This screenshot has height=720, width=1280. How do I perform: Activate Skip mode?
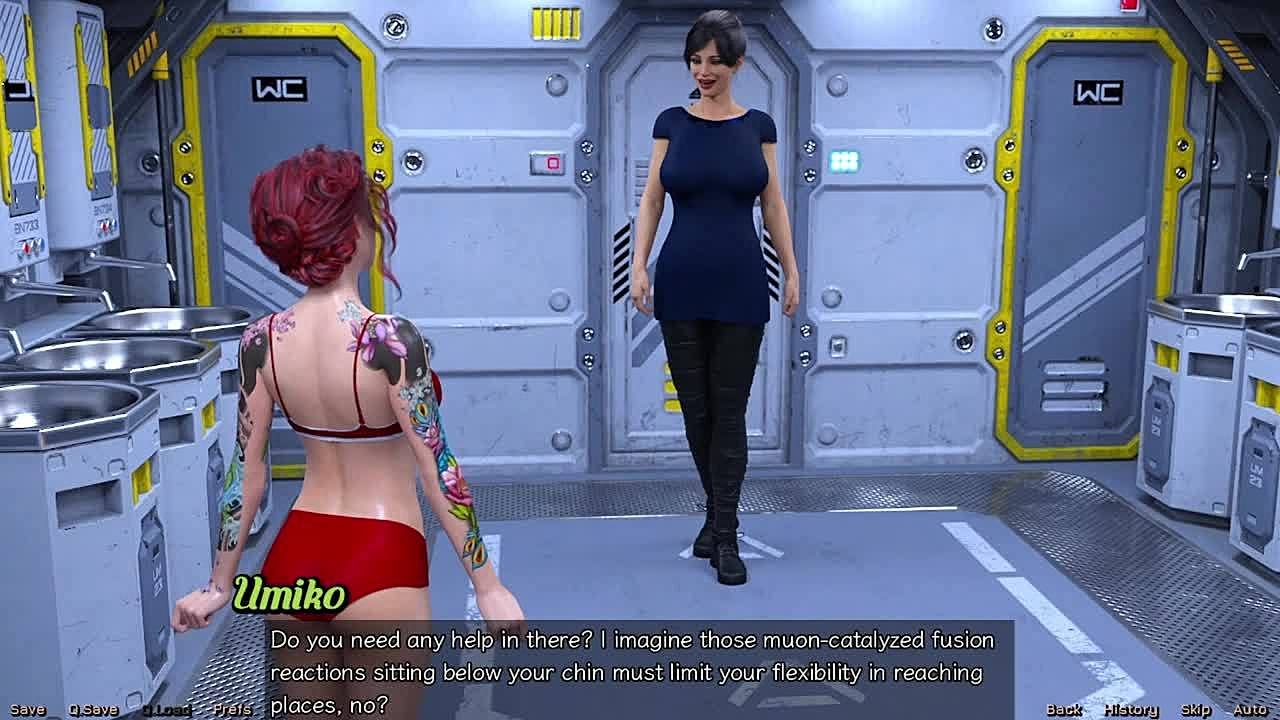click(1195, 709)
